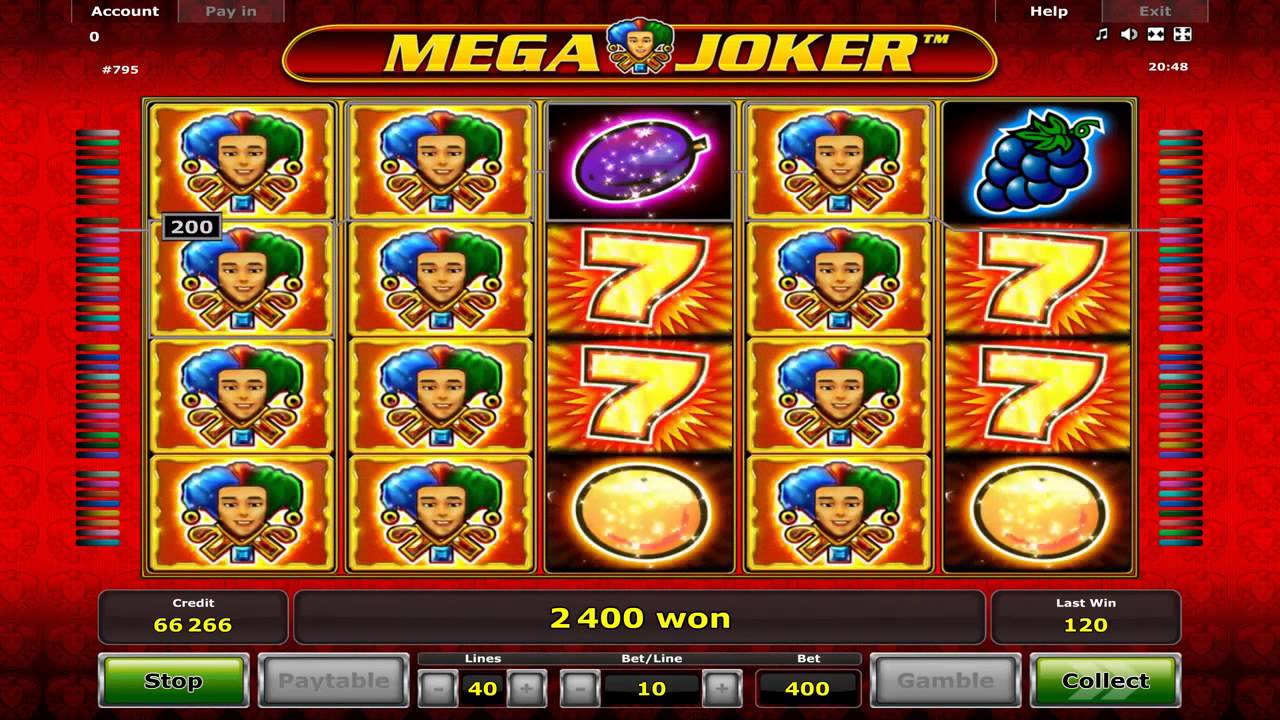Stop the spinning reels

(x=173, y=681)
